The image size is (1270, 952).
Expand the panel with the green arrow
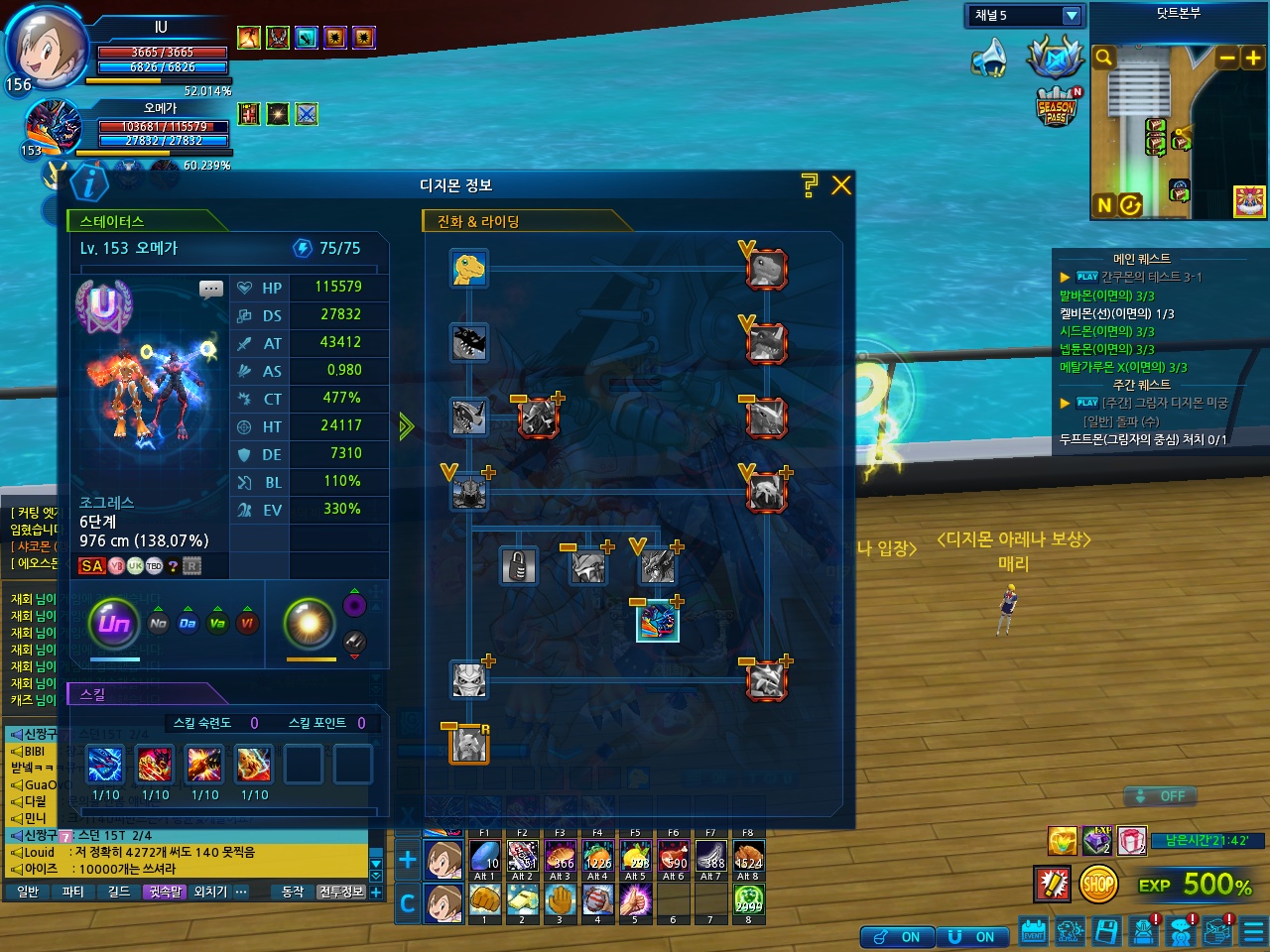pyautogui.click(x=406, y=426)
